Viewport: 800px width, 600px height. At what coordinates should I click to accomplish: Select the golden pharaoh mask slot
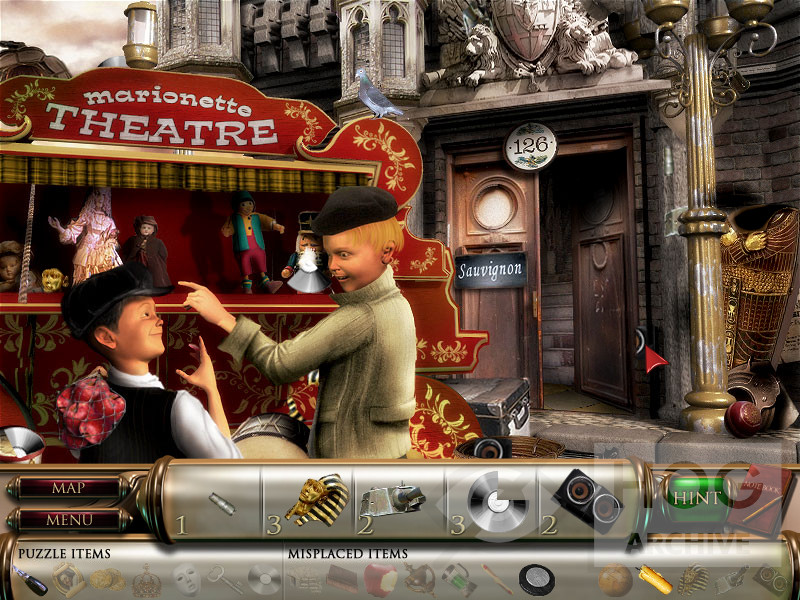[x=314, y=499]
